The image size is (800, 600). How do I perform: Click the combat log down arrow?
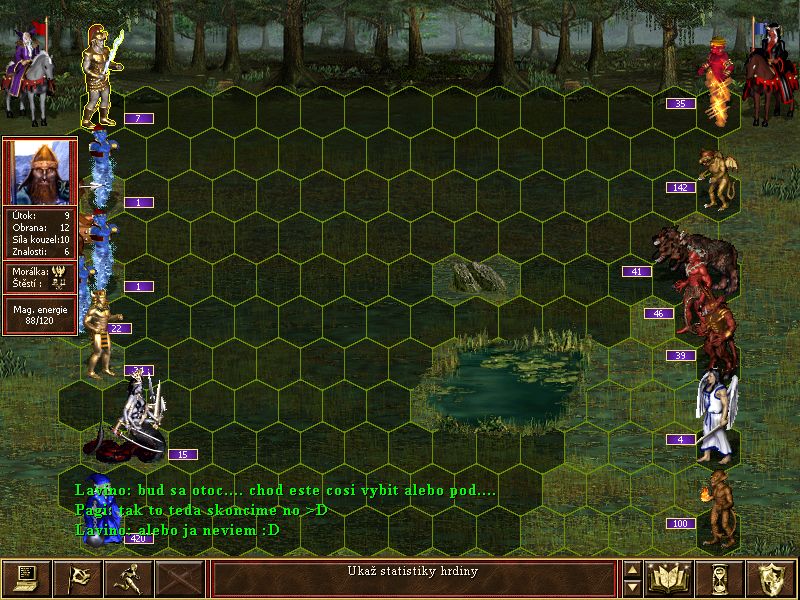[632, 587]
